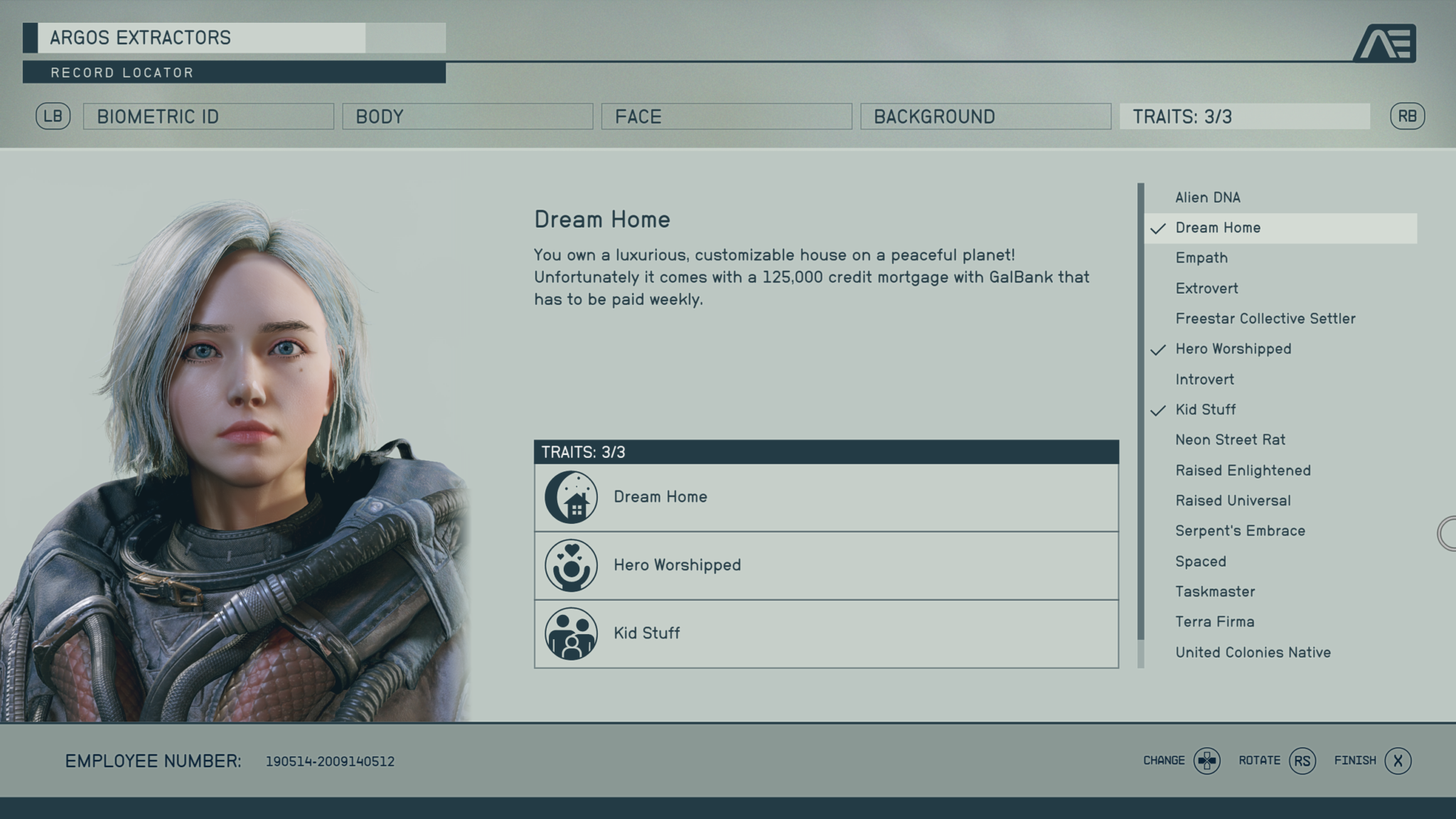Select the Dream Home house trait icon

tap(571, 496)
